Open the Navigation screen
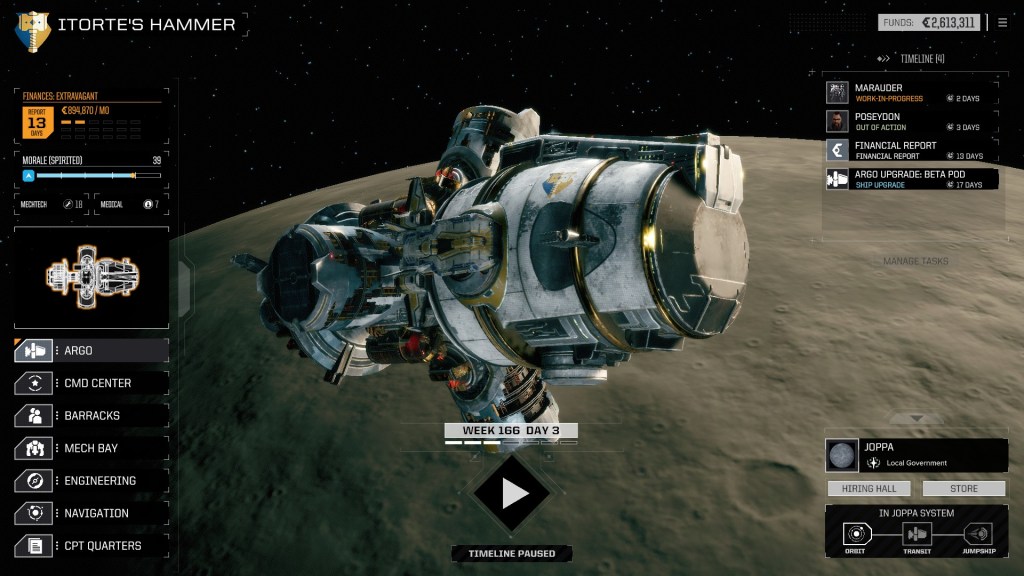 (x=91, y=513)
